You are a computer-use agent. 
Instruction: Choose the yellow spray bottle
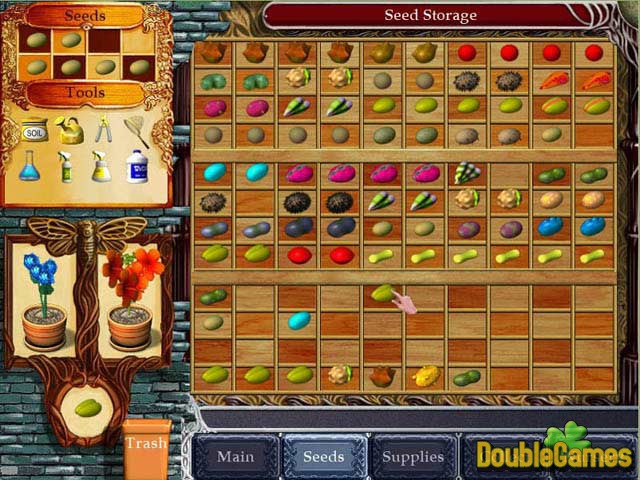click(101, 166)
